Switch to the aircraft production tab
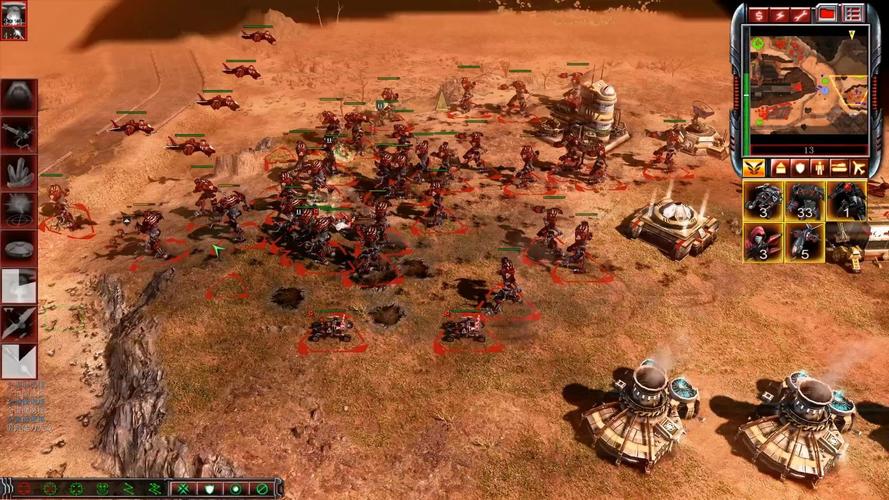The height and width of the screenshot is (500, 889). point(859,167)
